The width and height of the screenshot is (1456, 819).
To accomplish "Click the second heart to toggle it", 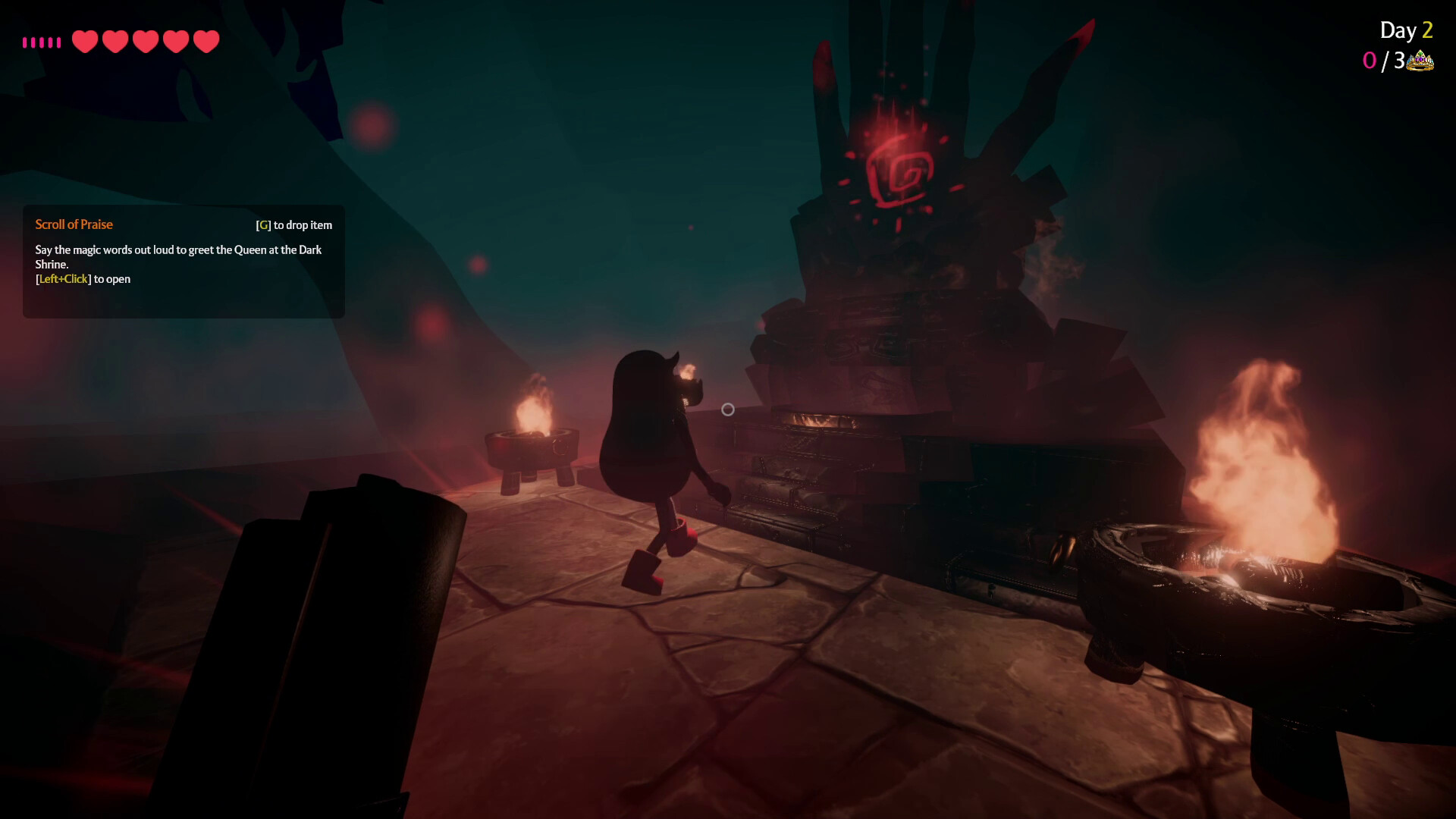I will 115,41.
